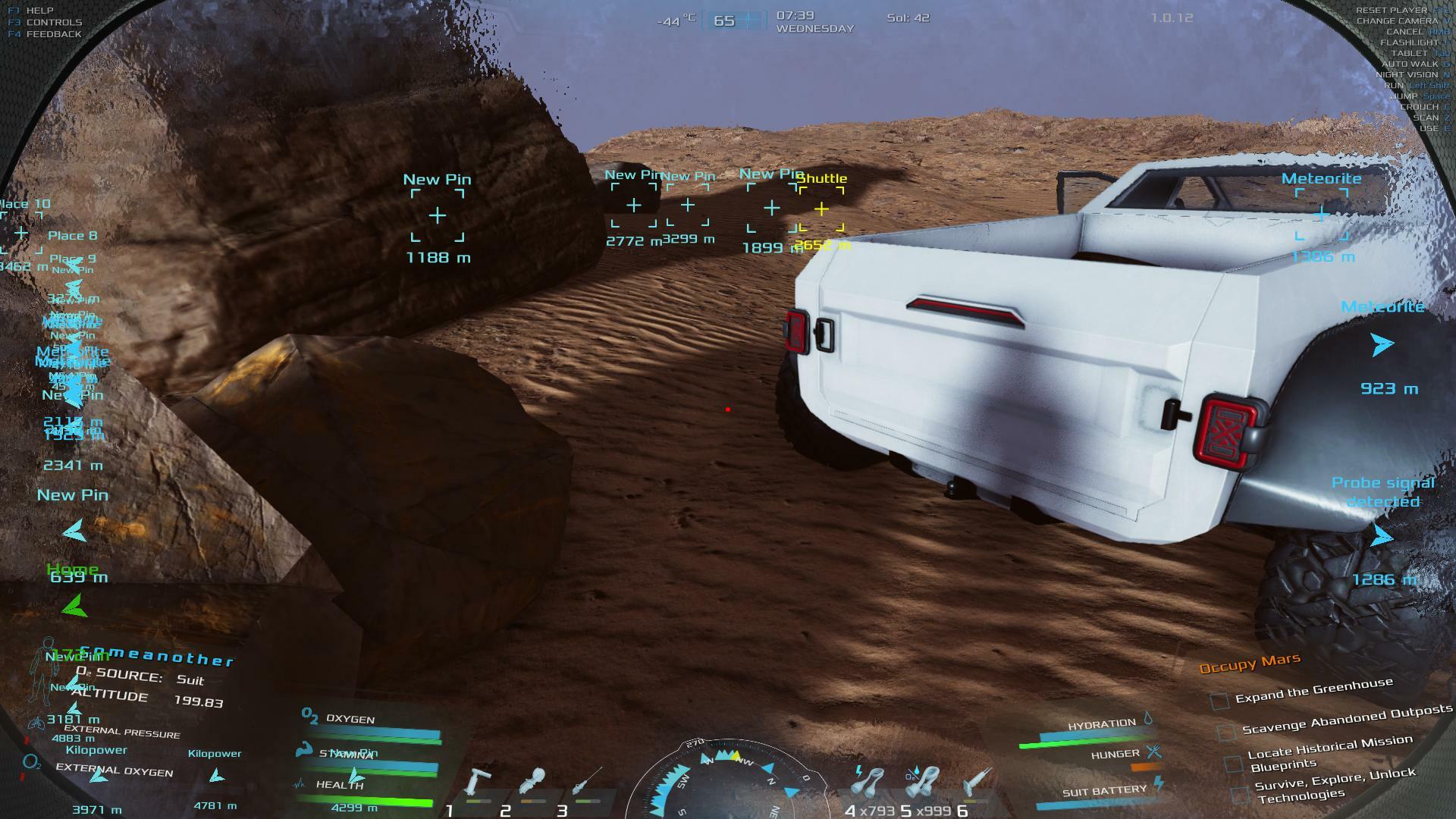The height and width of the screenshot is (819, 1456).
Task: Choose Survive, Explore, Unlock Technologies objective
Action: click(x=1335, y=786)
